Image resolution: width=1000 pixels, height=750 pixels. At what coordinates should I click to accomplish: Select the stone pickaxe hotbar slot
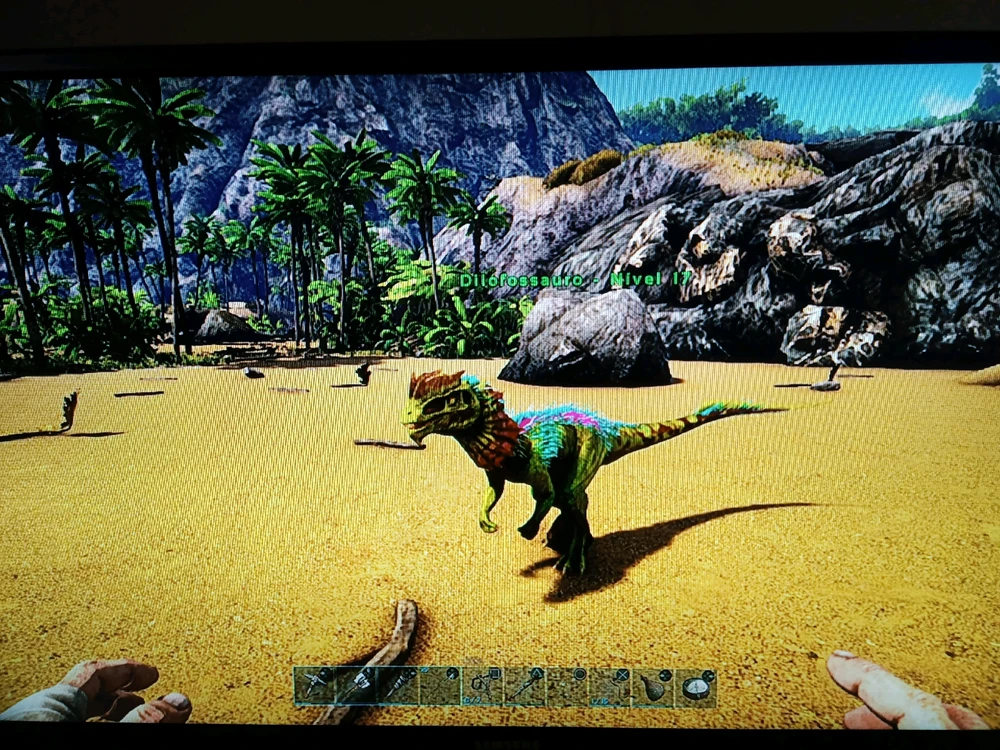(x=313, y=685)
